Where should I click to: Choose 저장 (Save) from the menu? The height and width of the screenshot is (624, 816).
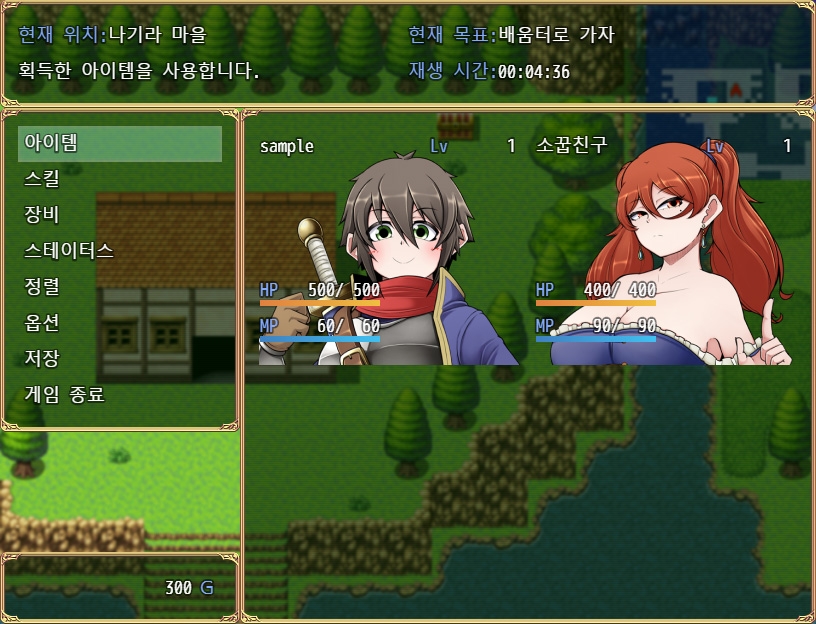coord(120,358)
